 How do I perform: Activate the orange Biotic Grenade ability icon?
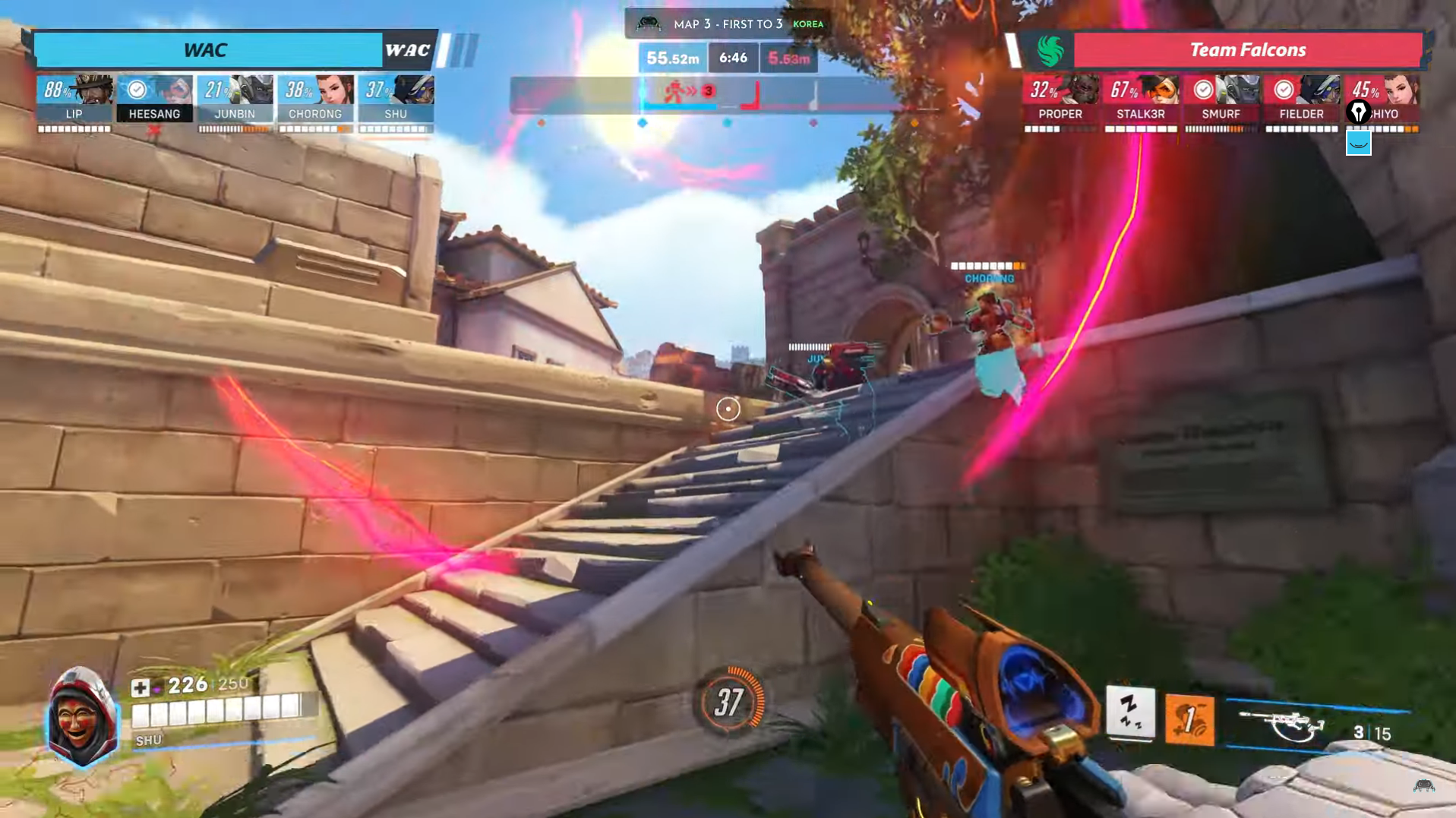(x=1189, y=719)
